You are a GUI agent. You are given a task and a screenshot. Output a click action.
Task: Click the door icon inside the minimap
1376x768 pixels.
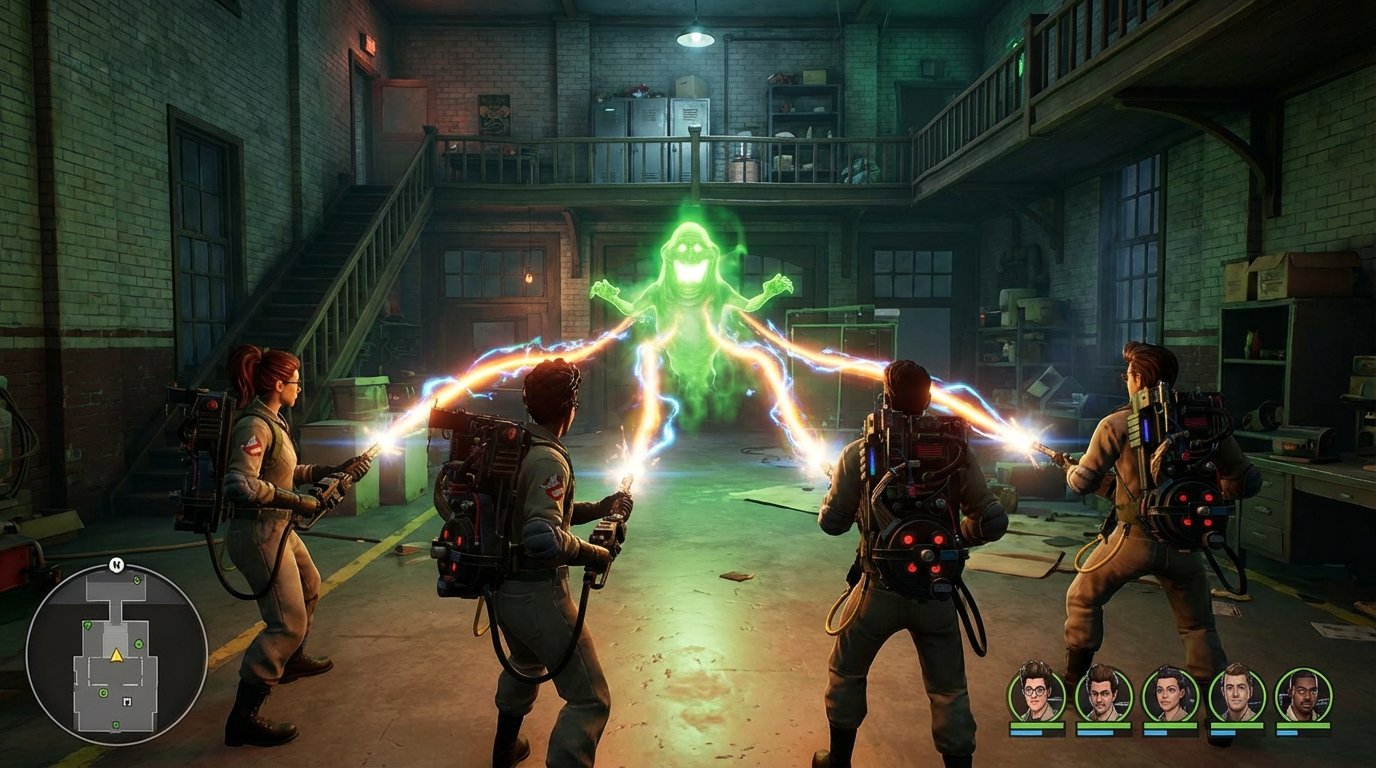pyautogui.click(x=126, y=702)
